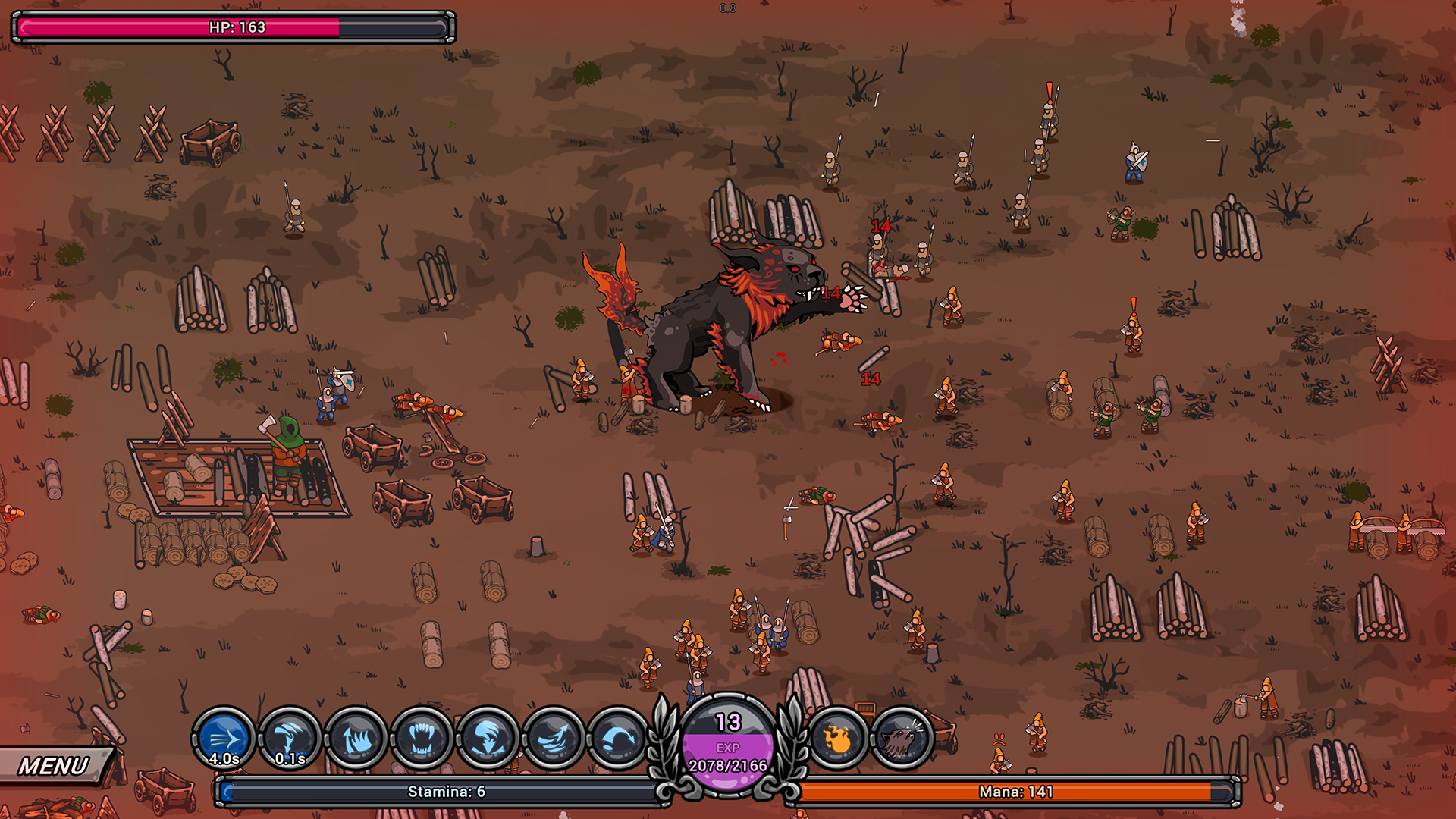Use the wolf howl ability
1456x819 pixels.
[x=902, y=739]
